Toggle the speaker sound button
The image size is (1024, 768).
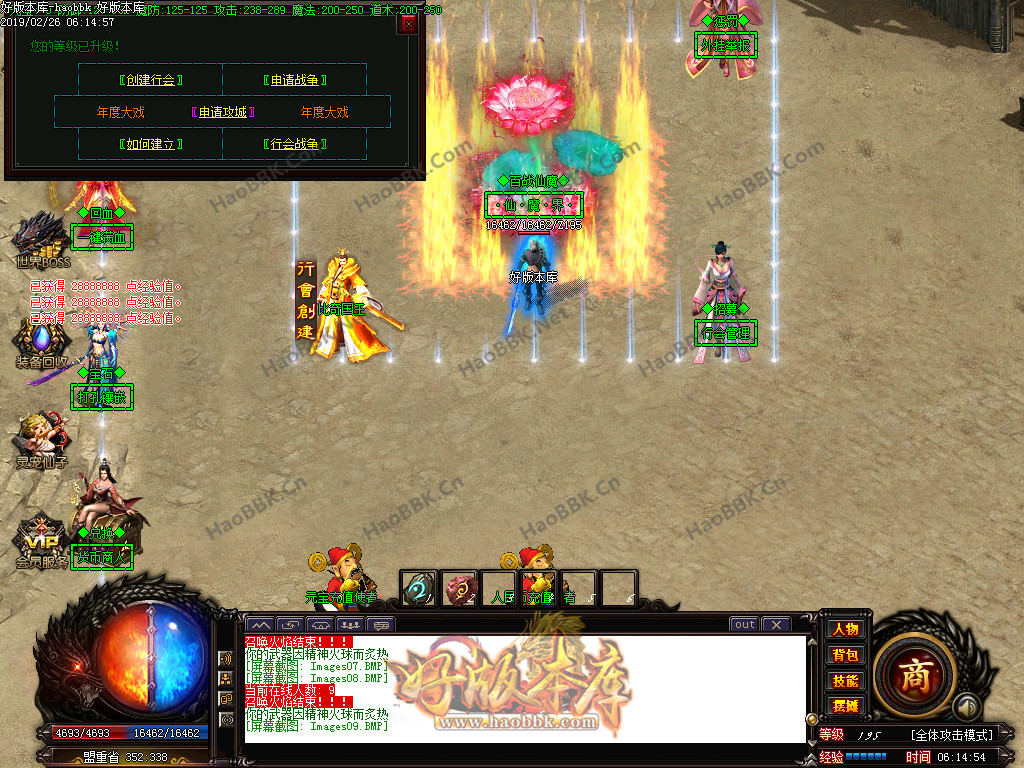click(964, 707)
